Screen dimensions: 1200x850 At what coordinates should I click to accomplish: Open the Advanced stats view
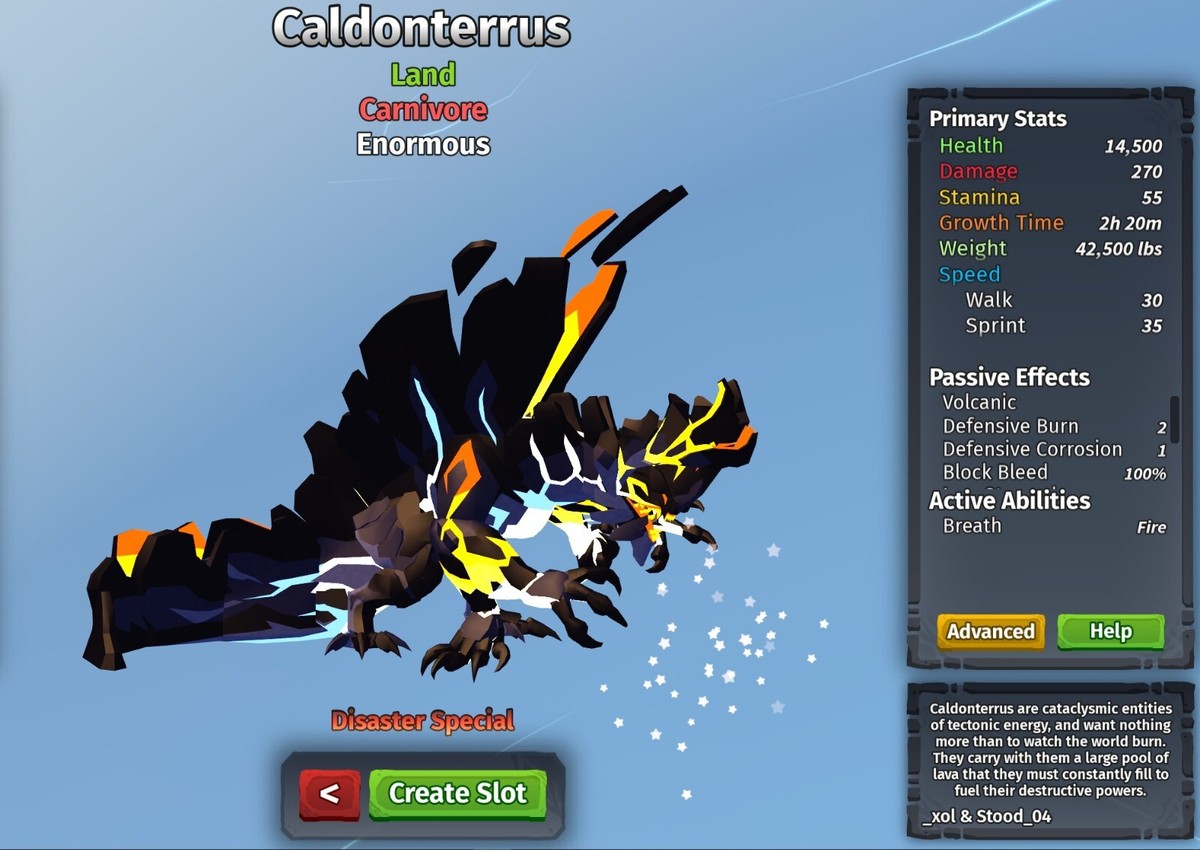tap(990, 631)
